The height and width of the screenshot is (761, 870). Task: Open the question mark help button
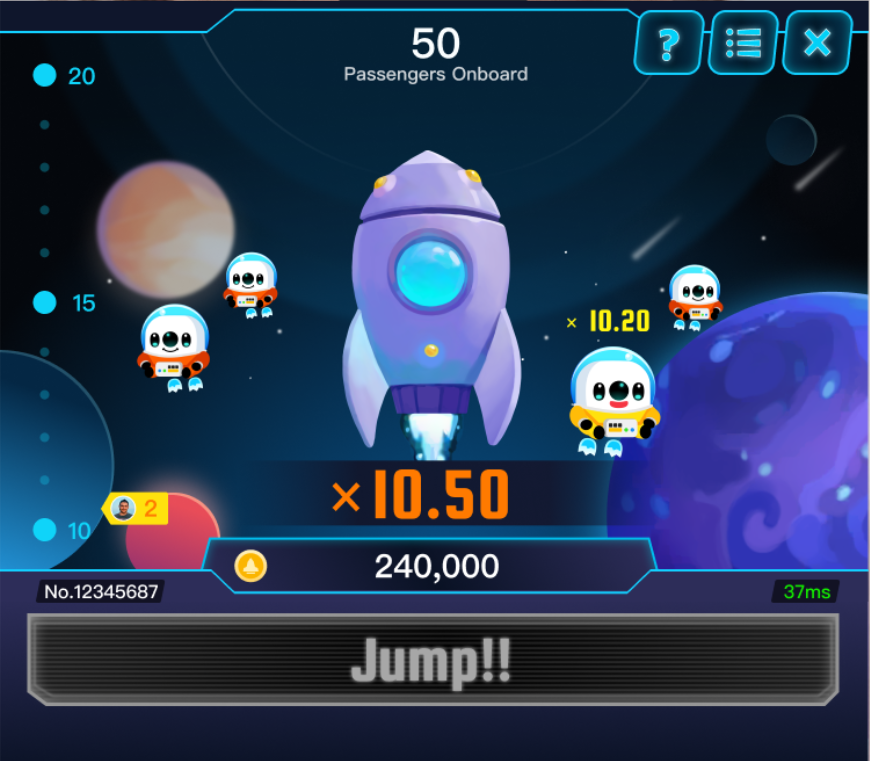[669, 43]
